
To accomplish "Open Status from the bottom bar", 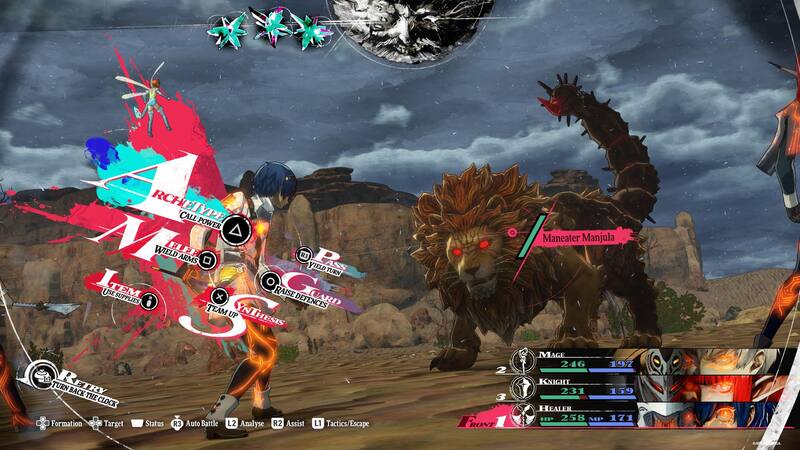I will click(x=147, y=423).
